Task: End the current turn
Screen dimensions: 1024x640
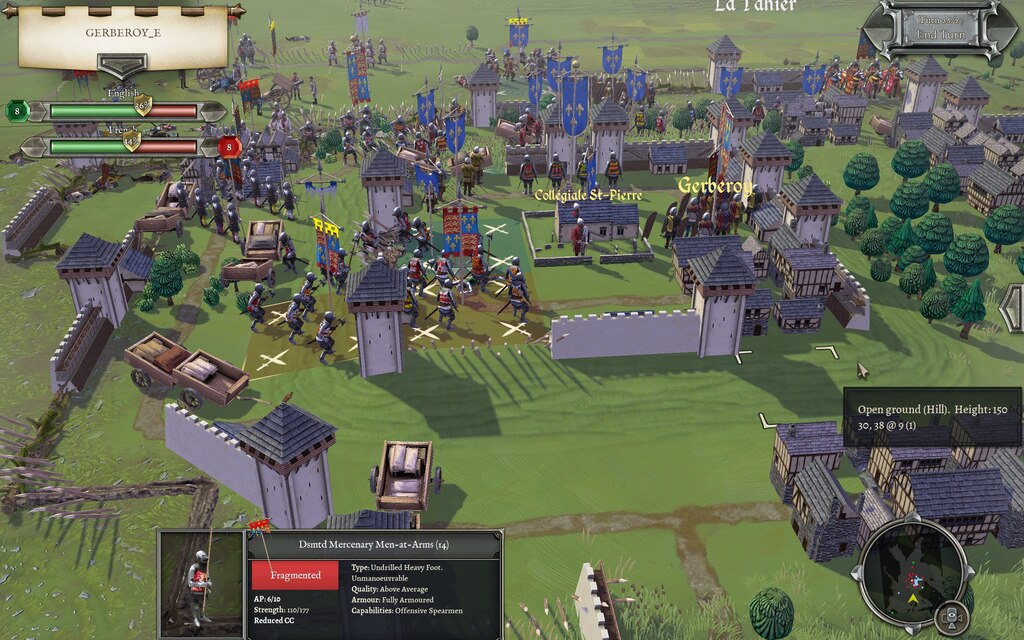Action: [939, 34]
